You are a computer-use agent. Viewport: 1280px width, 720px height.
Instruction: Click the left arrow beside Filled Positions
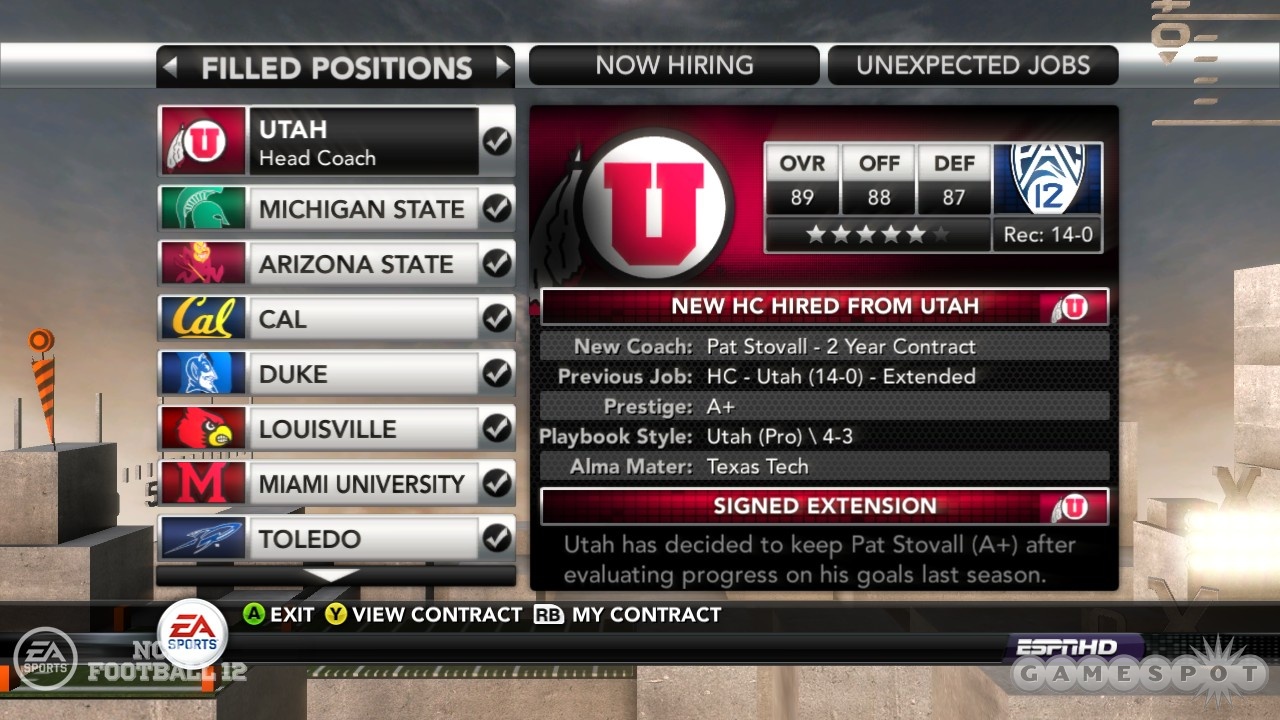(171, 67)
